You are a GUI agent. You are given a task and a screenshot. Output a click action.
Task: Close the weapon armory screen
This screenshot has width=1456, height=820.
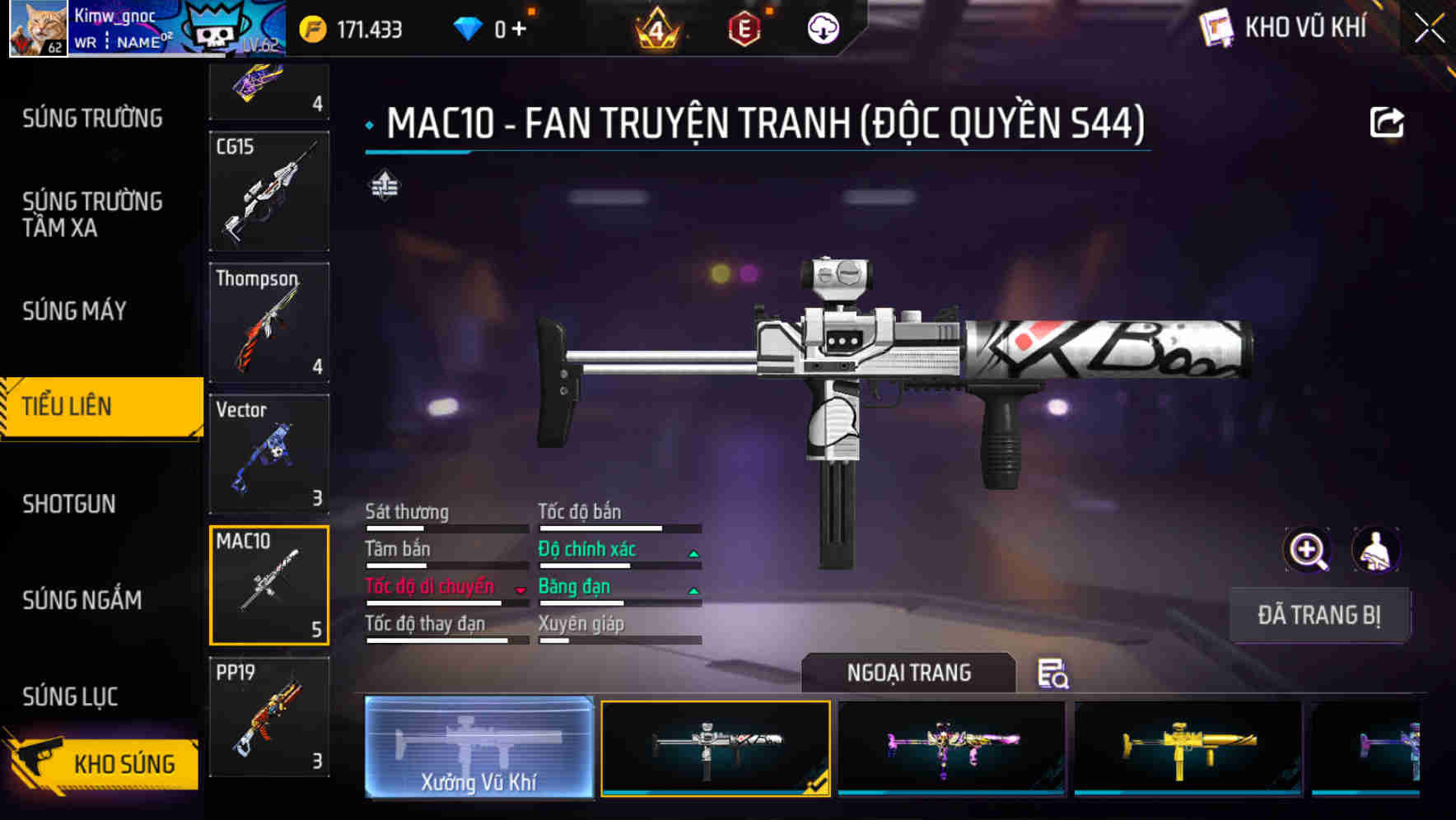click(1429, 30)
